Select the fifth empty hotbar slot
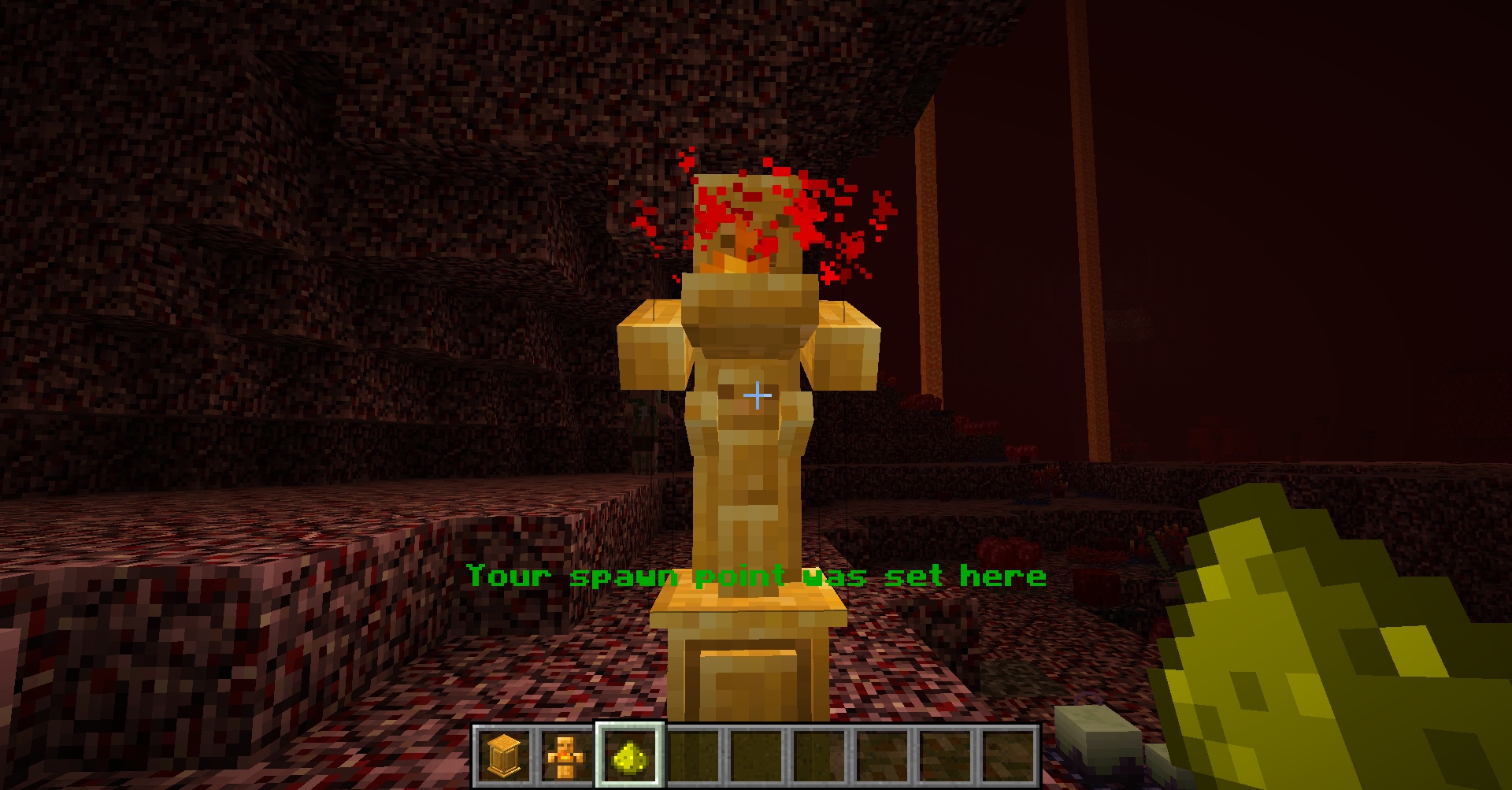This screenshot has width=1512, height=790. pyautogui.click(x=756, y=758)
